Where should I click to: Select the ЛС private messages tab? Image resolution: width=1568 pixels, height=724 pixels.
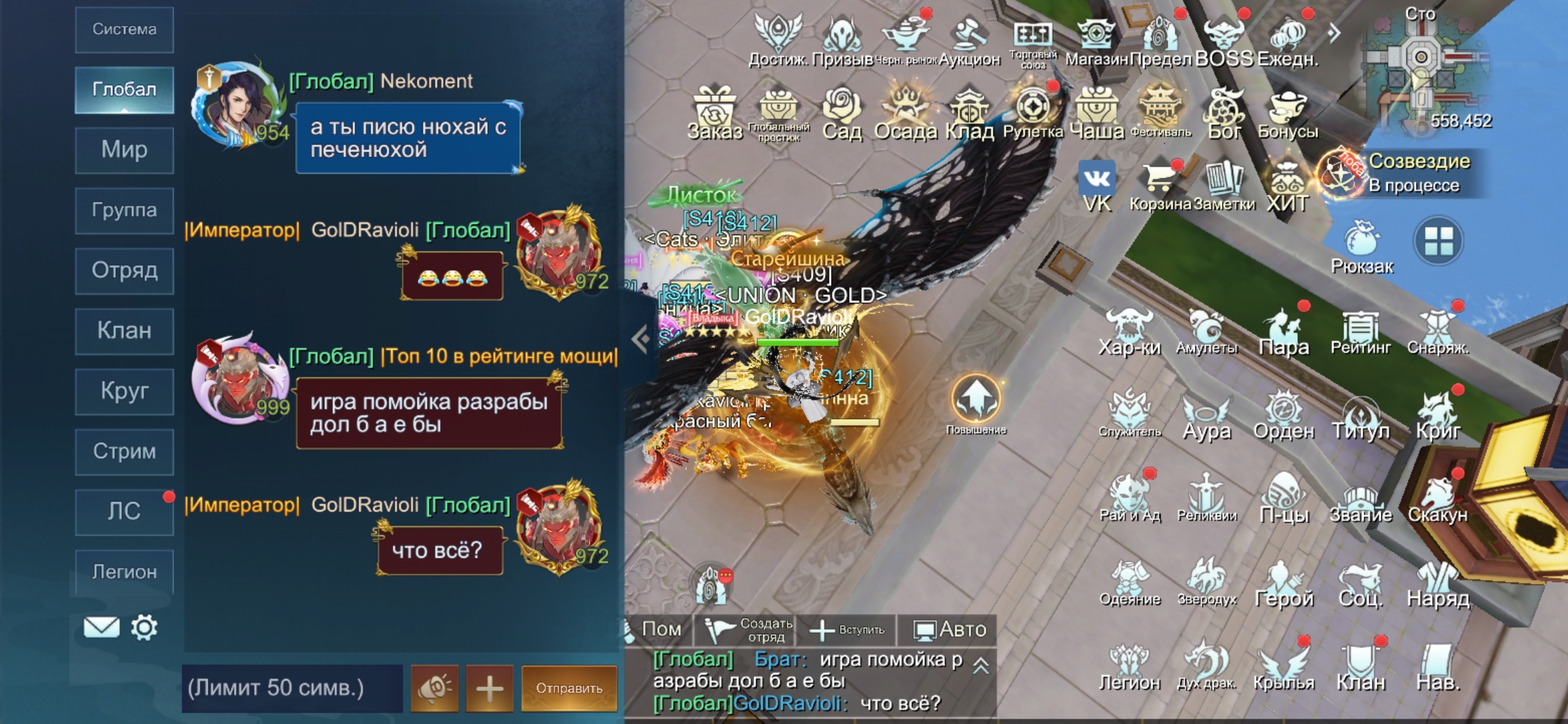point(125,511)
